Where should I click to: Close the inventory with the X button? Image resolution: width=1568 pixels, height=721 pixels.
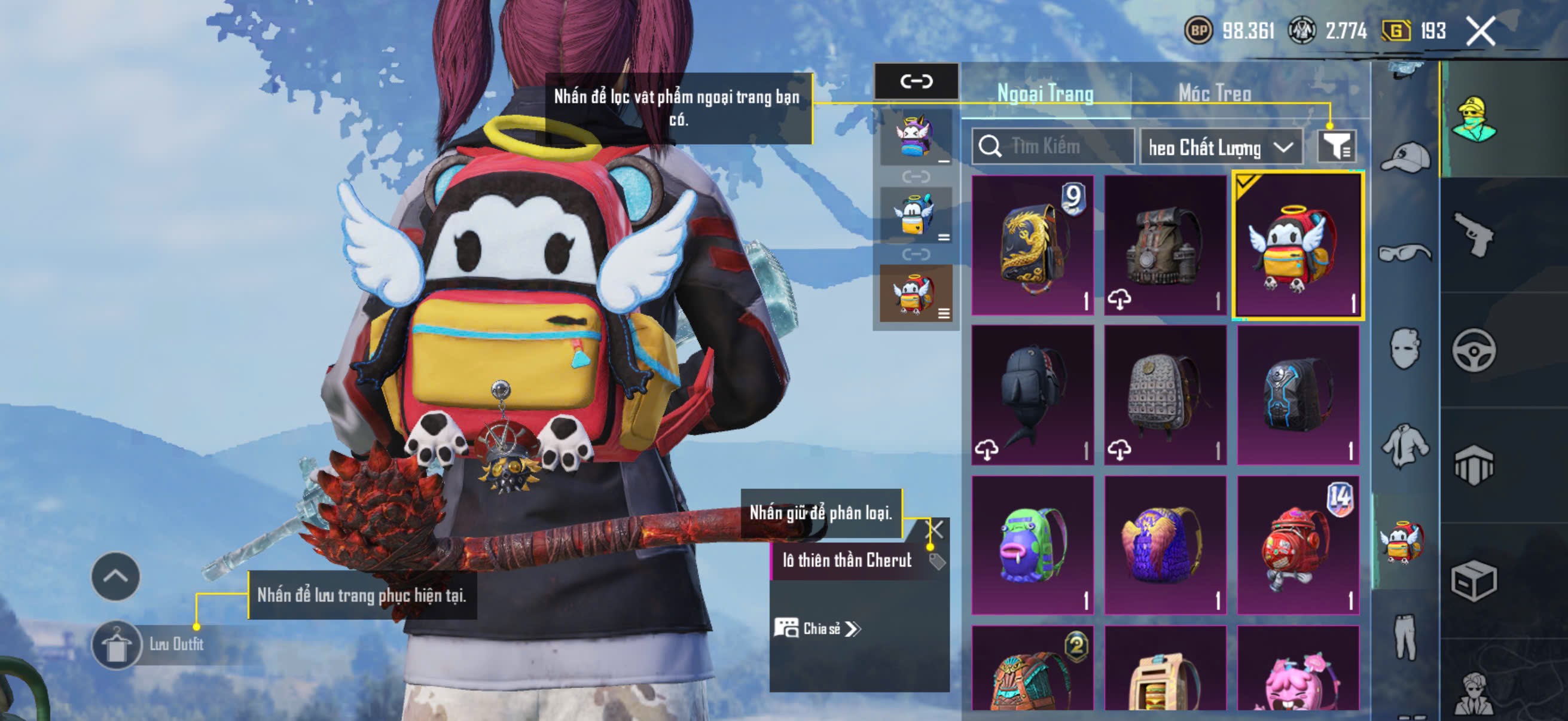pyautogui.click(x=1479, y=31)
